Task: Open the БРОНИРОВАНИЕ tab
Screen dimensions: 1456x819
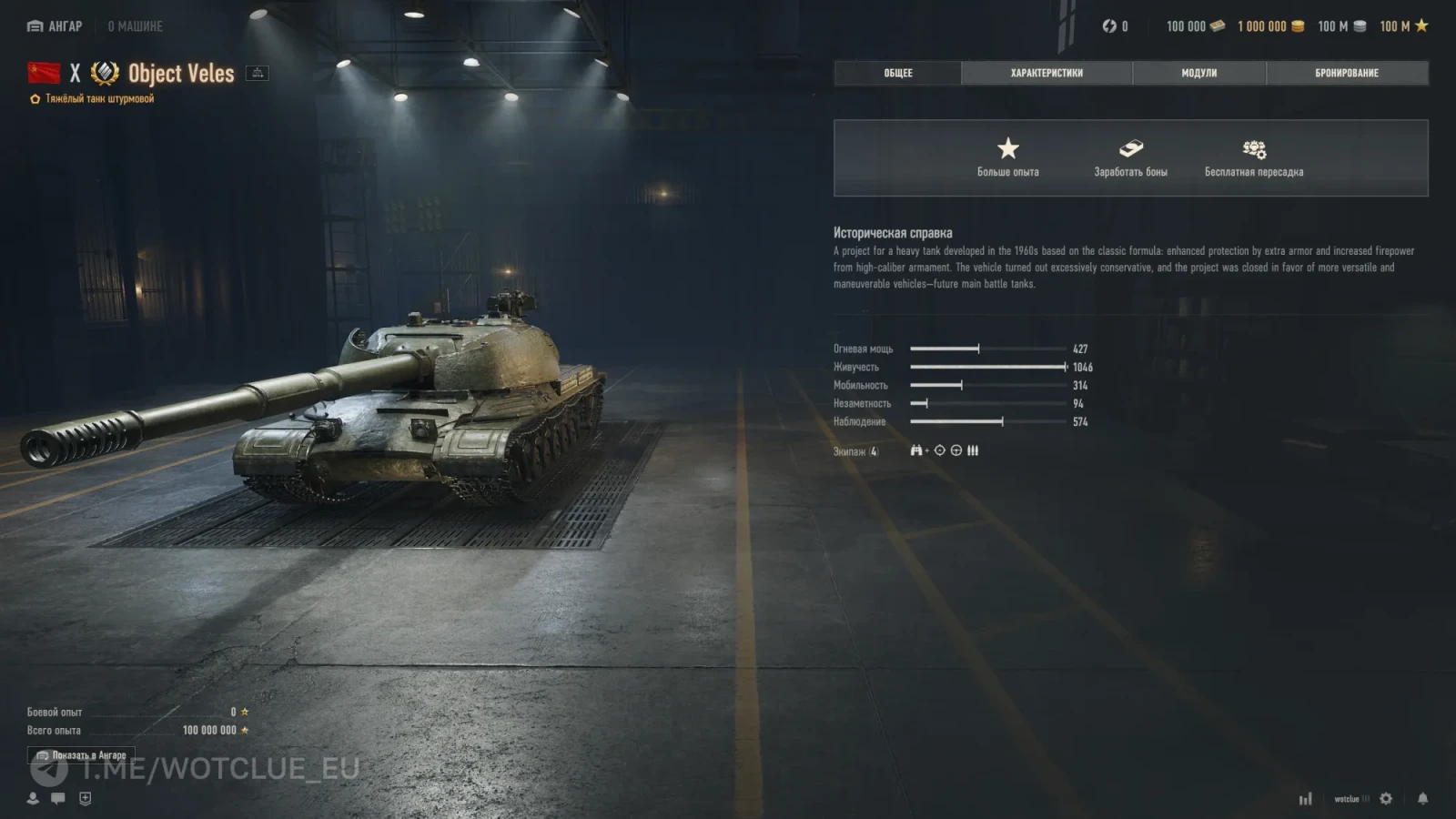Action: click(1347, 73)
